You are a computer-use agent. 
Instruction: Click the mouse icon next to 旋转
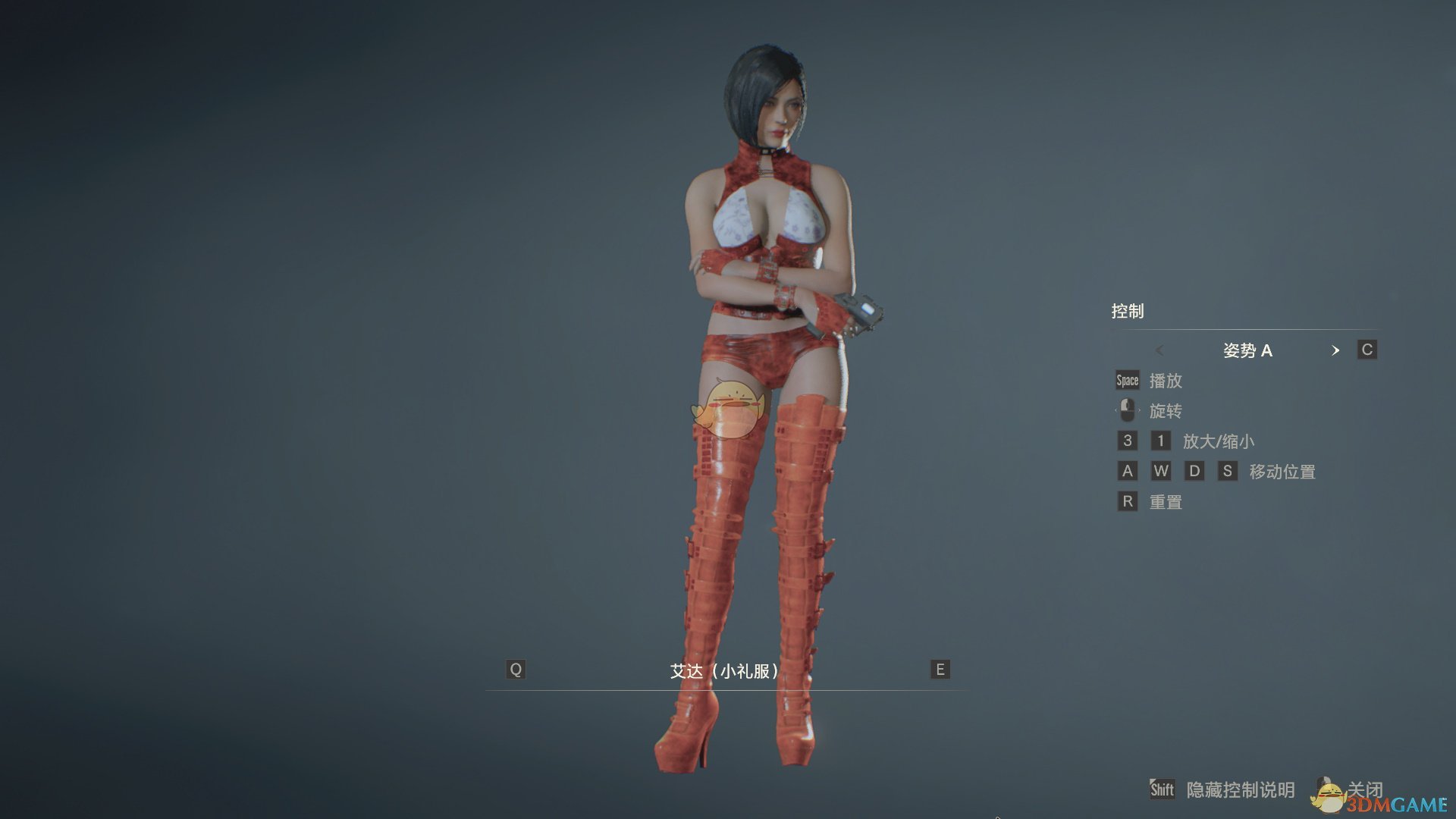pyautogui.click(x=1127, y=410)
